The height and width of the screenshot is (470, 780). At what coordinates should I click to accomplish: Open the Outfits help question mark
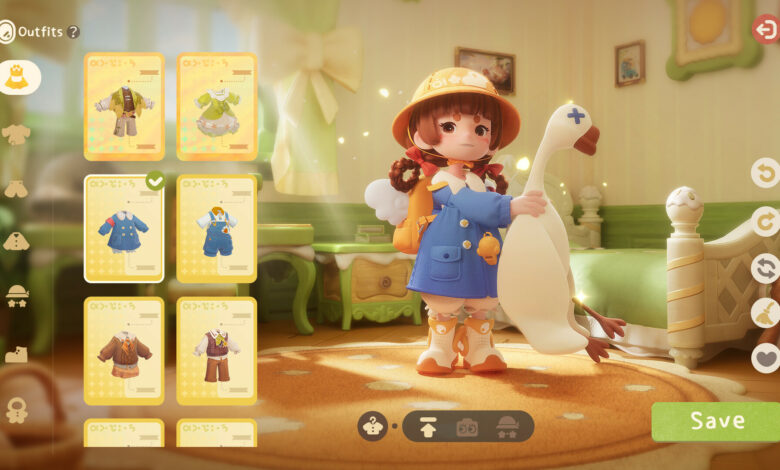[x=73, y=32]
